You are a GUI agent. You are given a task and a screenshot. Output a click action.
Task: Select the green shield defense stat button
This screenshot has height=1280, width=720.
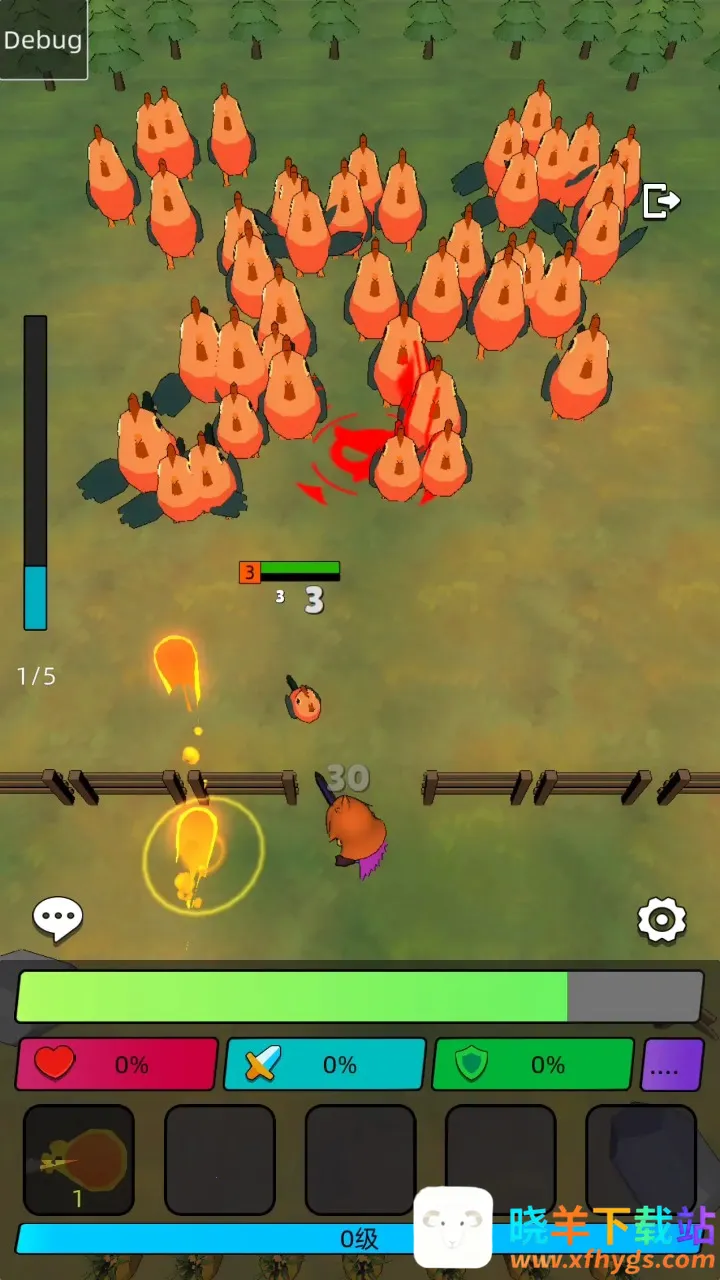click(x=532, y=1064)
